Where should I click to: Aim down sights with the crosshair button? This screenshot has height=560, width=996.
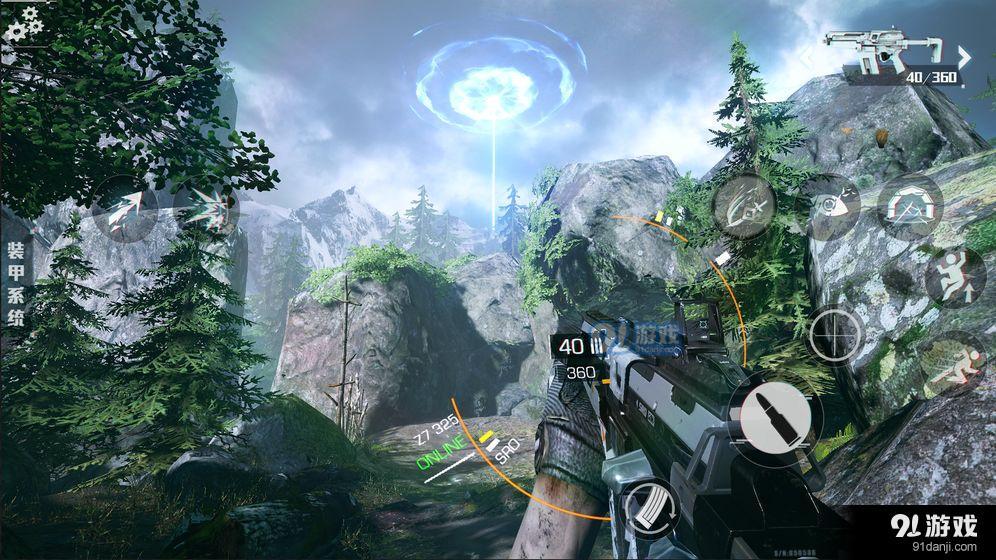pyautogui.click(x=836, y=334)
